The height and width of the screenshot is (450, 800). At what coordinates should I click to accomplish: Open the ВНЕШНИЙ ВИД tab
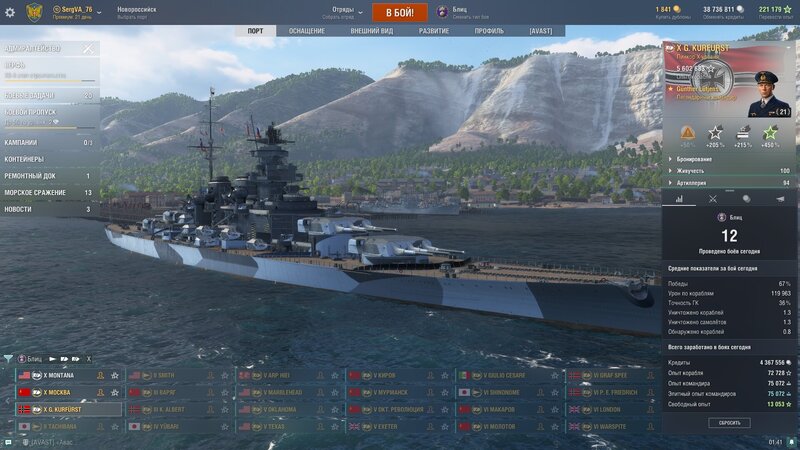click(371, 31)
